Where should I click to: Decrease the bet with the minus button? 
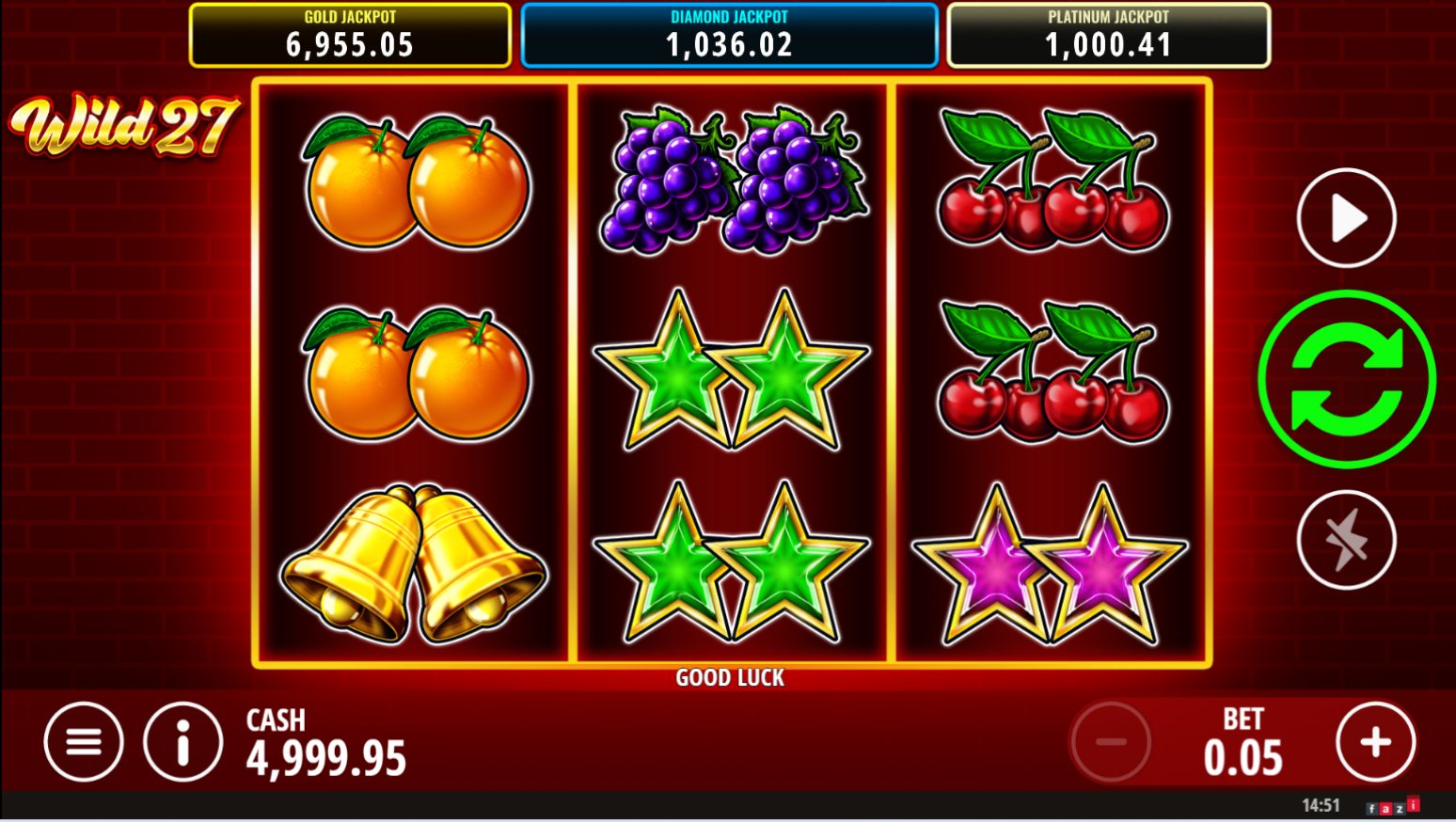pos(1111,742)
